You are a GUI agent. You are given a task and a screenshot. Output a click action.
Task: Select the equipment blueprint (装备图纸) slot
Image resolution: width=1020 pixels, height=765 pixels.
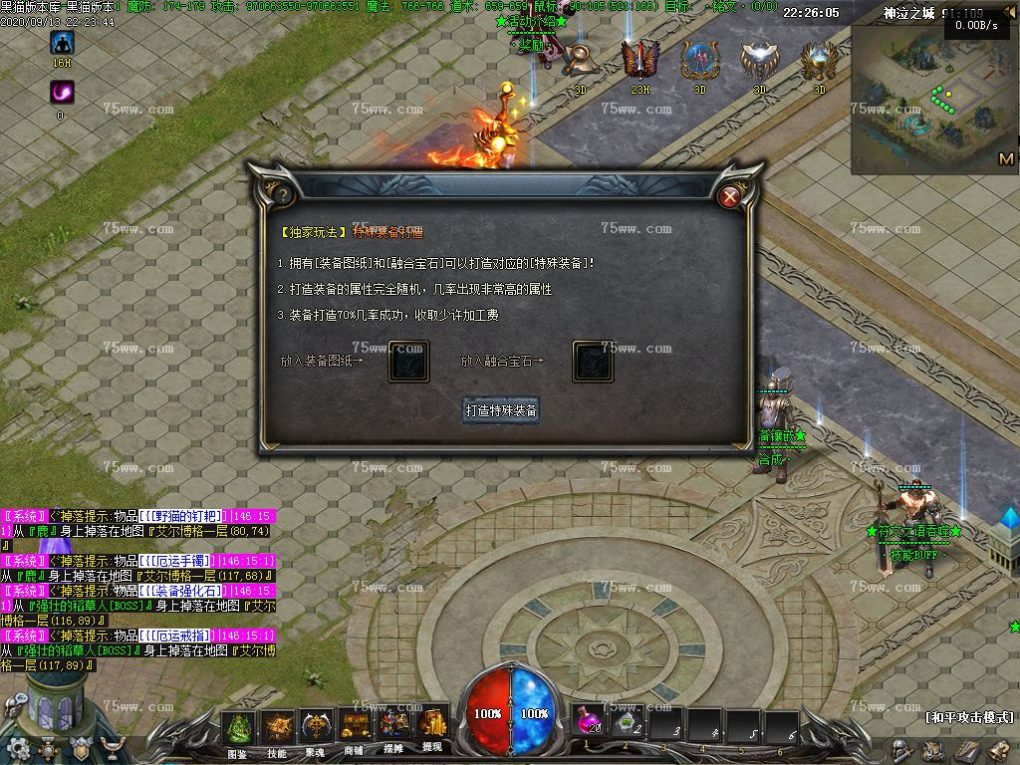(x=408, y=361)
